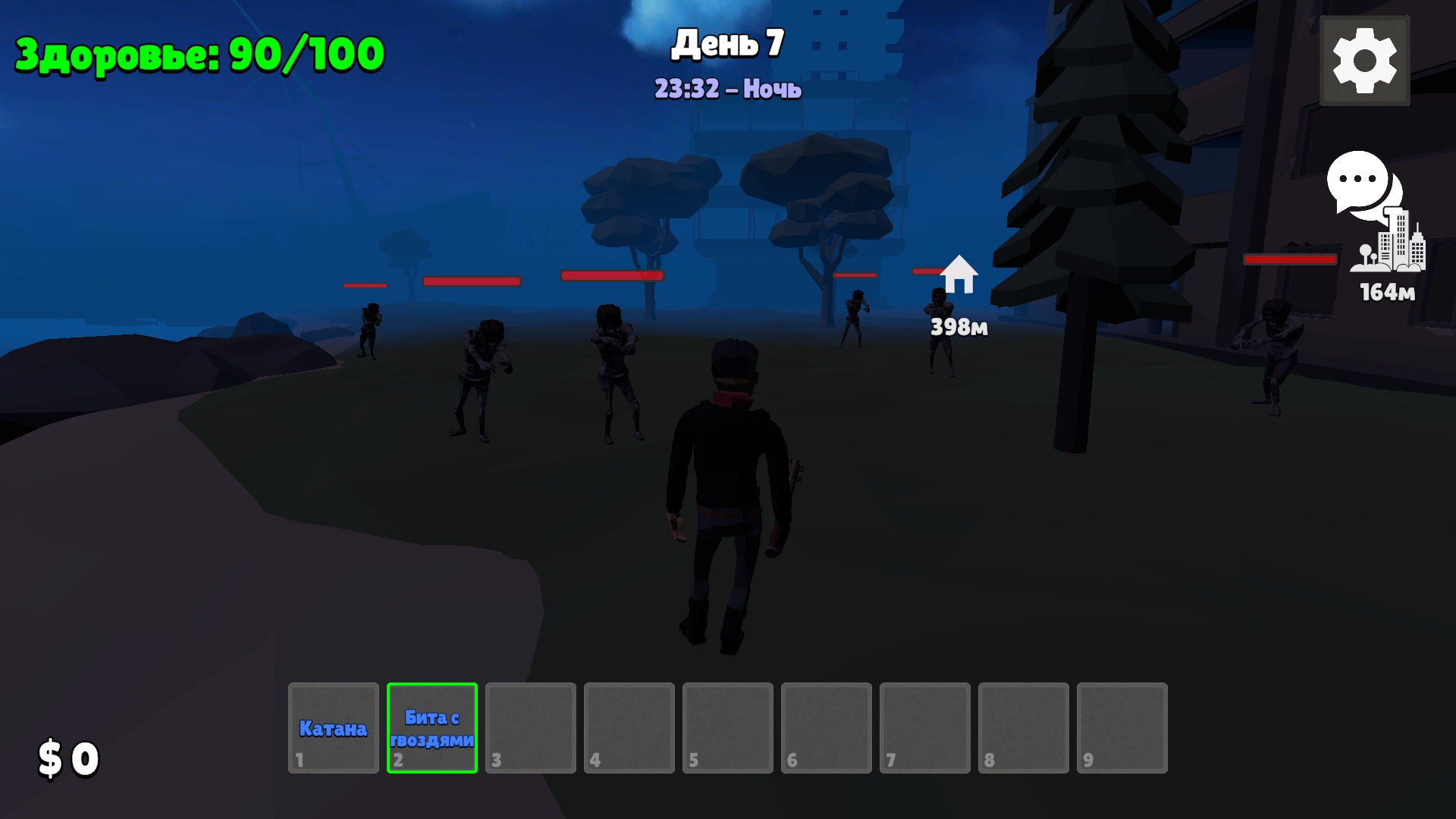Viewport: 1456px width, 819px height.
Task: Click the home waypoint marker above 398м
Action: (x=959, y=275)
